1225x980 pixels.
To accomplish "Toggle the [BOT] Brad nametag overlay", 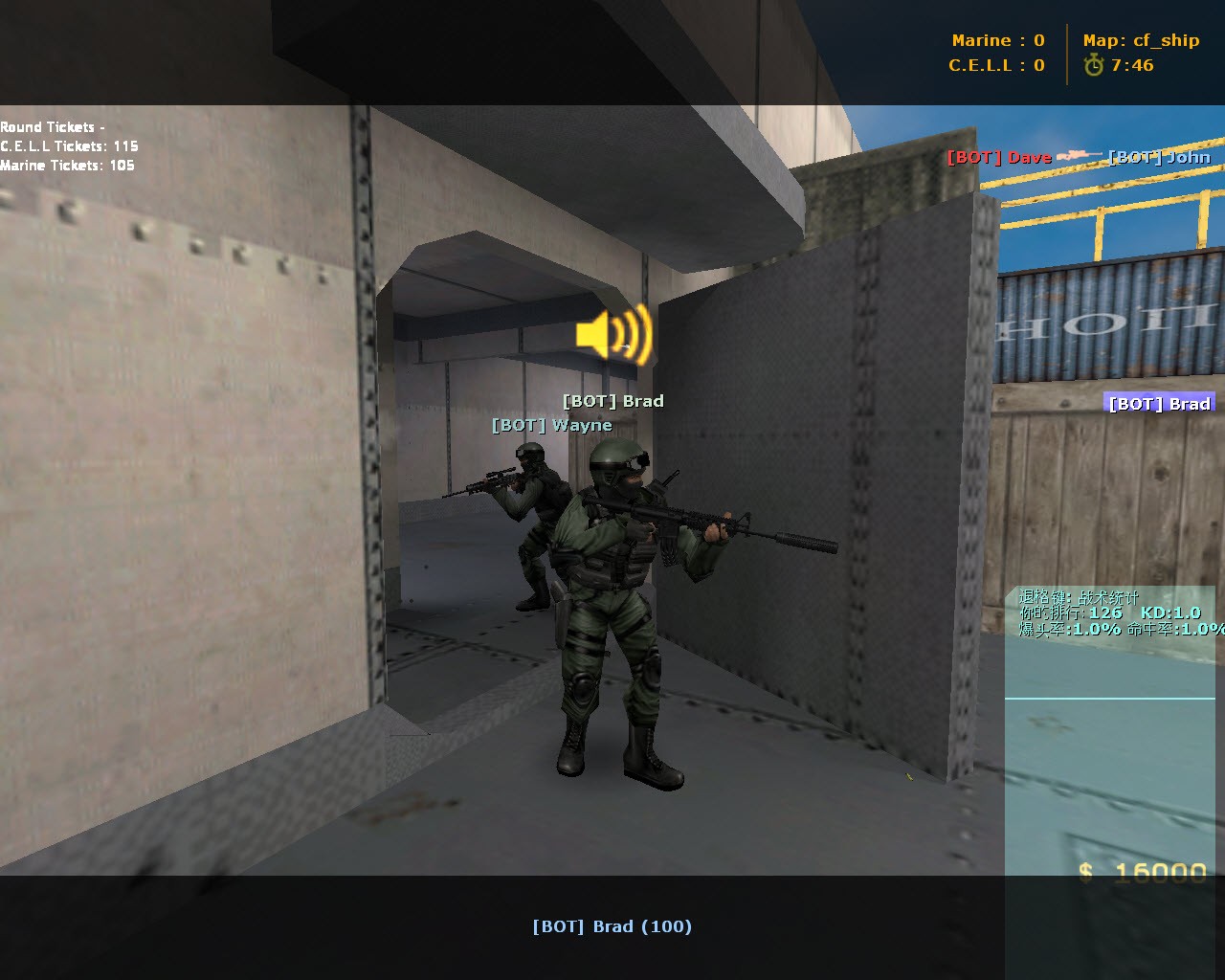I will tap(612, 401).
